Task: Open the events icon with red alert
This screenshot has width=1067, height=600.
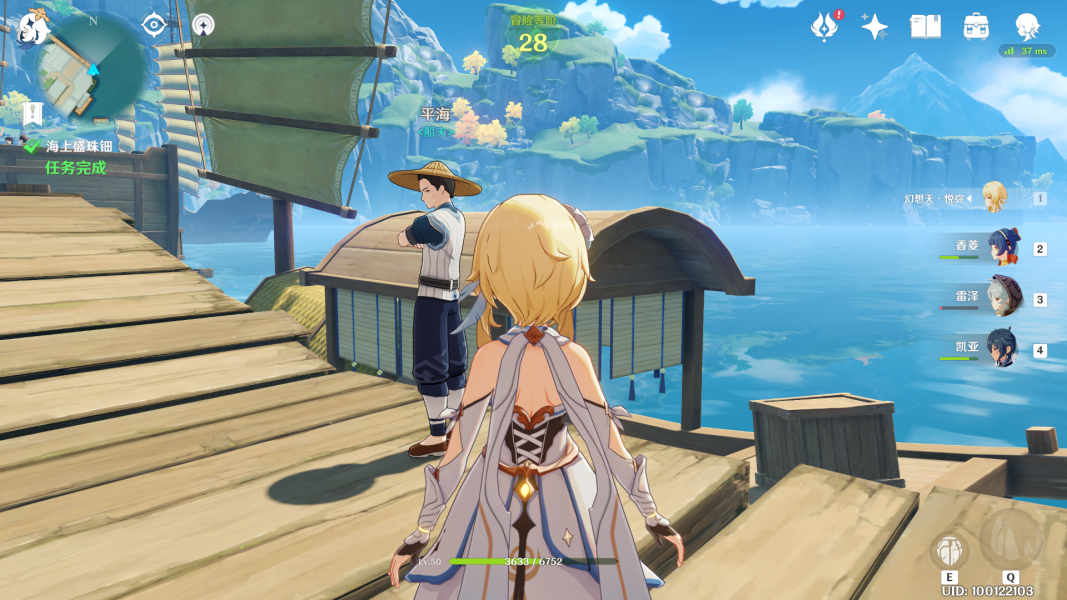Action: click(x=824, y=27)
